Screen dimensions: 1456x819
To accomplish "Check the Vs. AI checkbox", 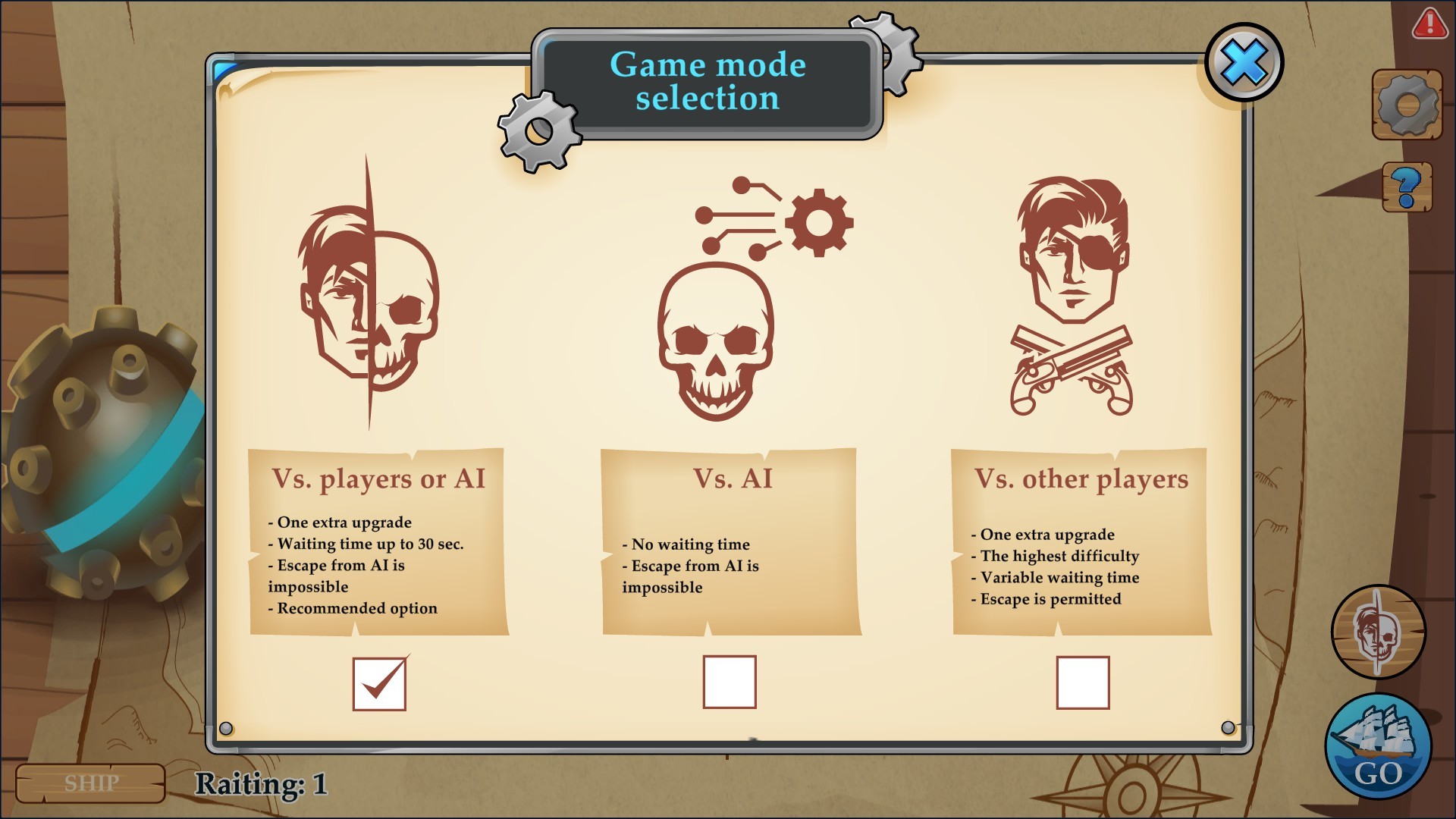I will click(730, 683).
